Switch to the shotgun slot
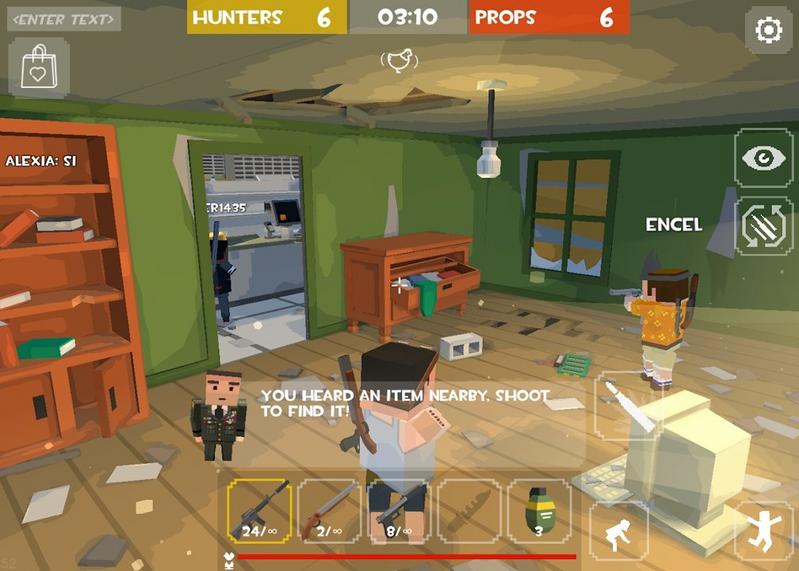This screenshot has height=571, width=799. (329, 510)
